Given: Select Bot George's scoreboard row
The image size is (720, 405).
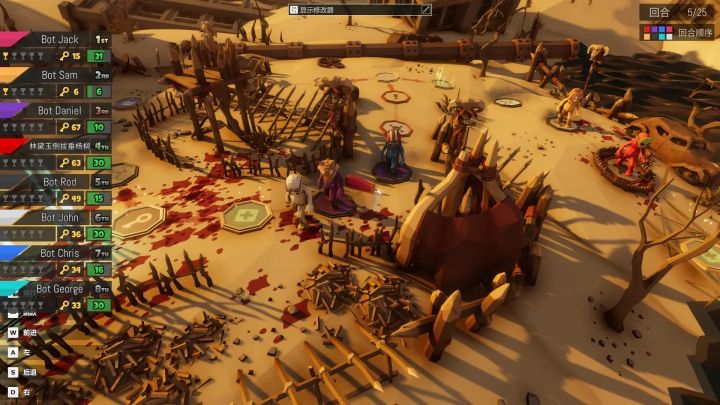Looking at the screenshot, I should (x=58, y=297).
